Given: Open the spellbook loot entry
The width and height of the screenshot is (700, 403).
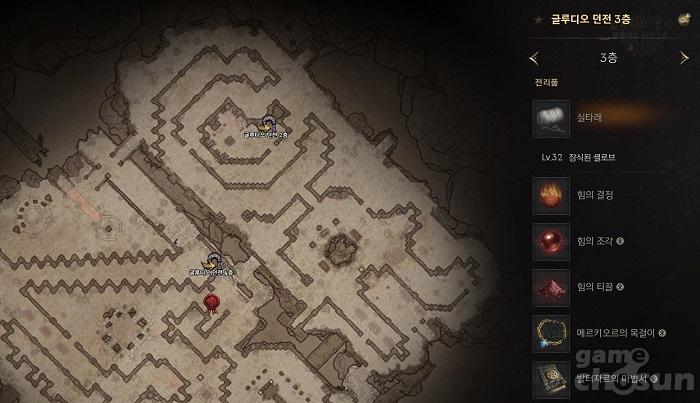Looking at the screenshot, I should [548, 377].
